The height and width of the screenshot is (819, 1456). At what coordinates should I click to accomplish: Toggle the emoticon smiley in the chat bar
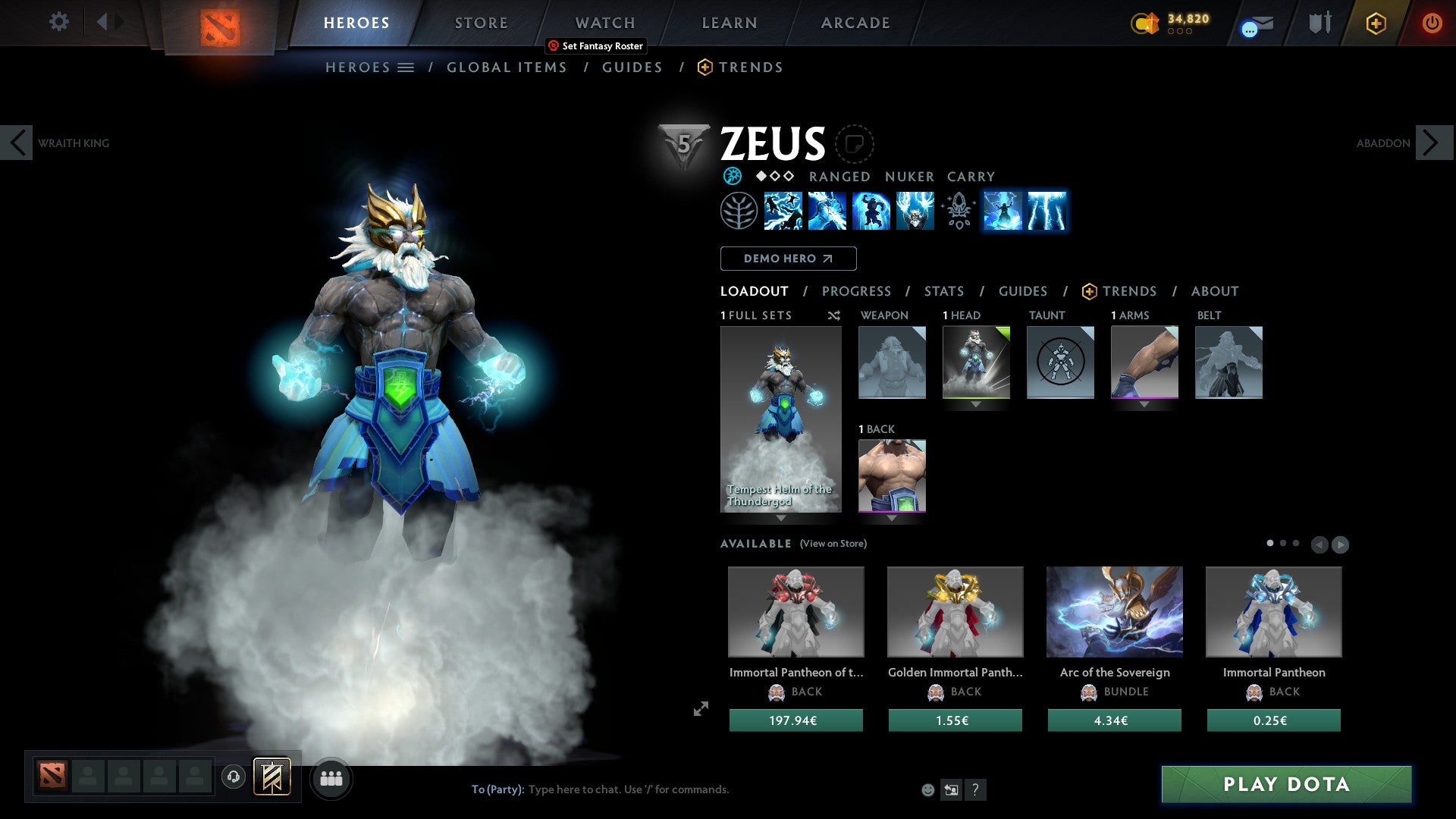pos(928,789)
